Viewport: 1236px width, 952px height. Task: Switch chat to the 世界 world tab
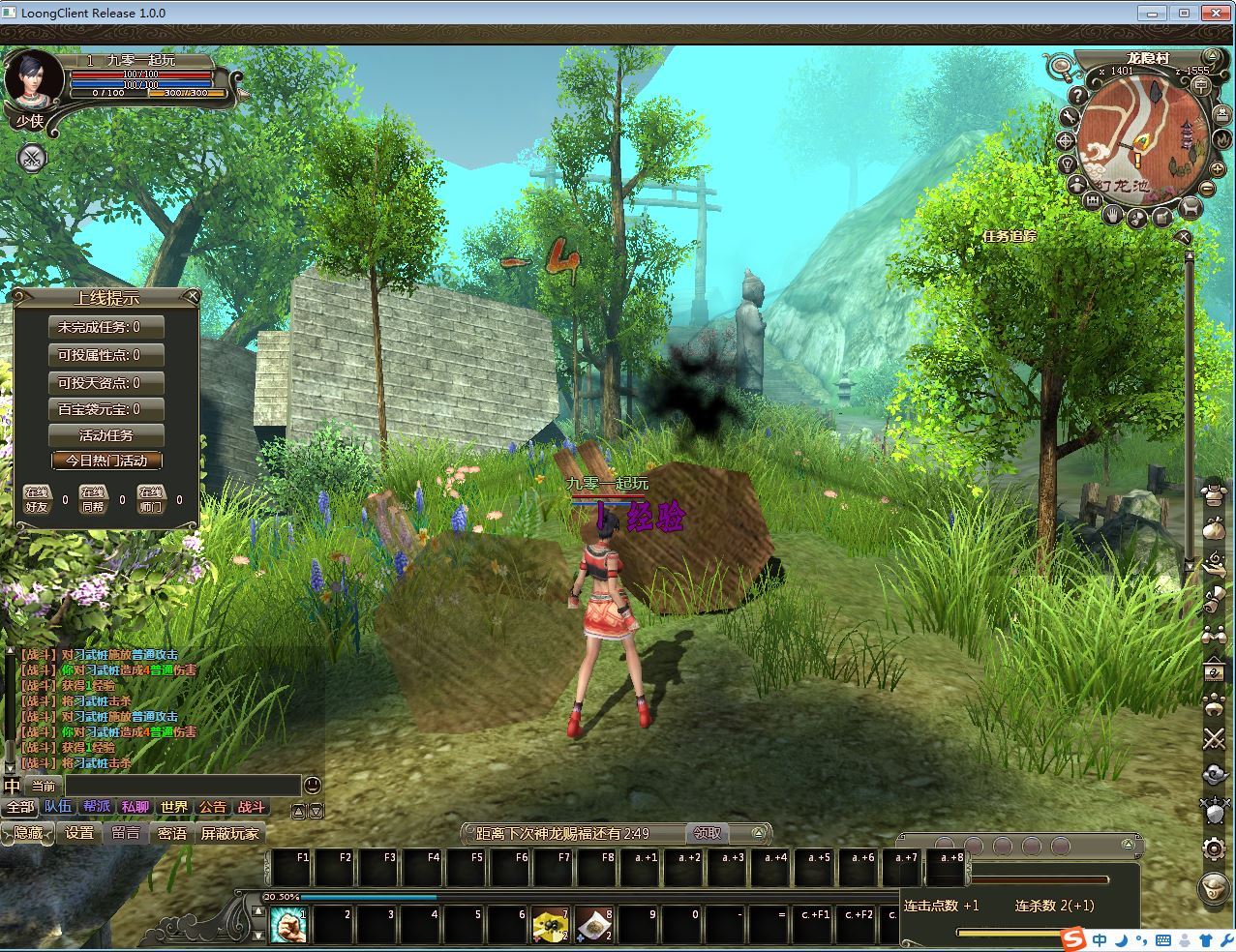(174, 807)
